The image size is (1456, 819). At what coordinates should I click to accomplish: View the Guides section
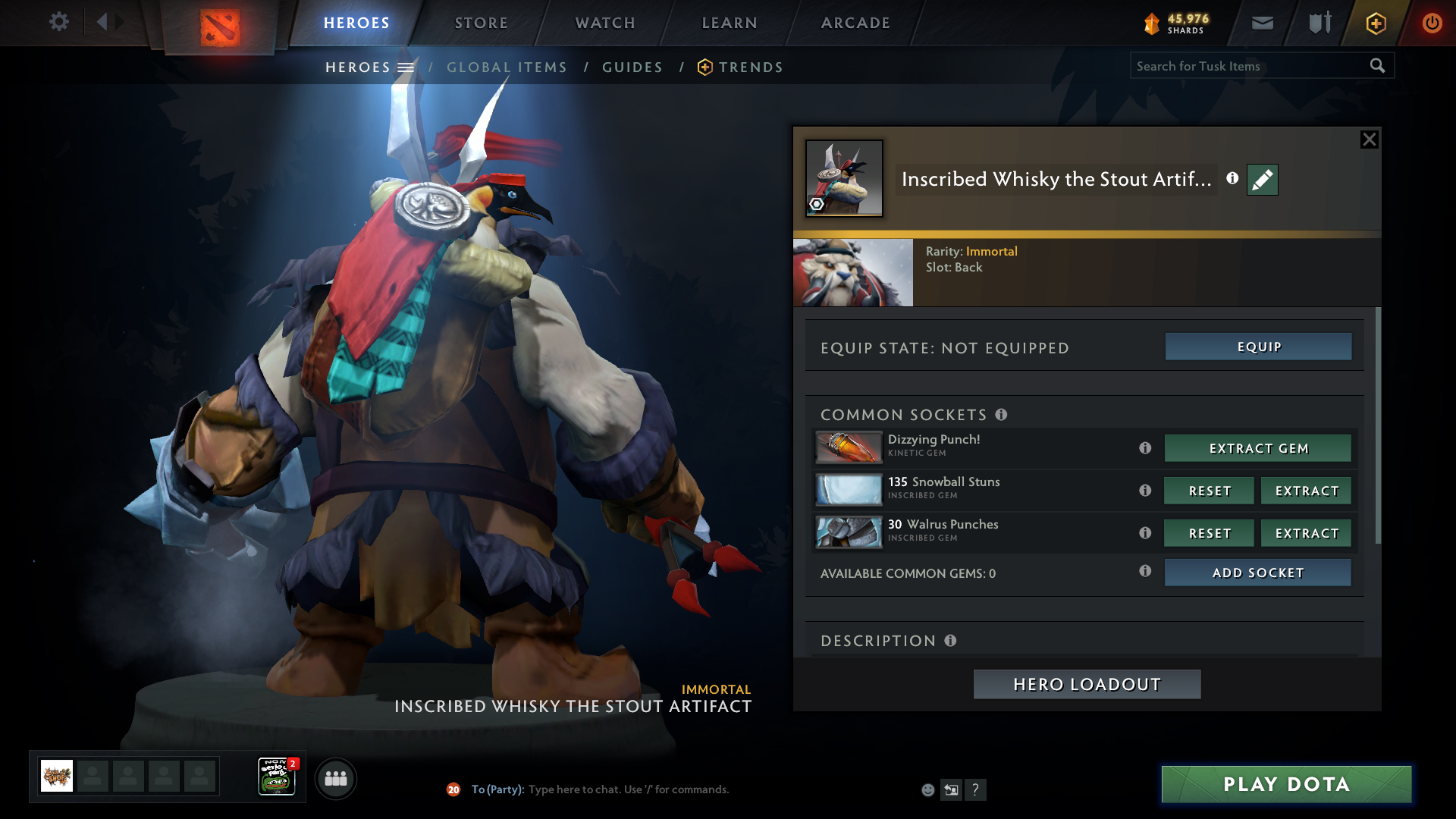[x=632, y=67]
